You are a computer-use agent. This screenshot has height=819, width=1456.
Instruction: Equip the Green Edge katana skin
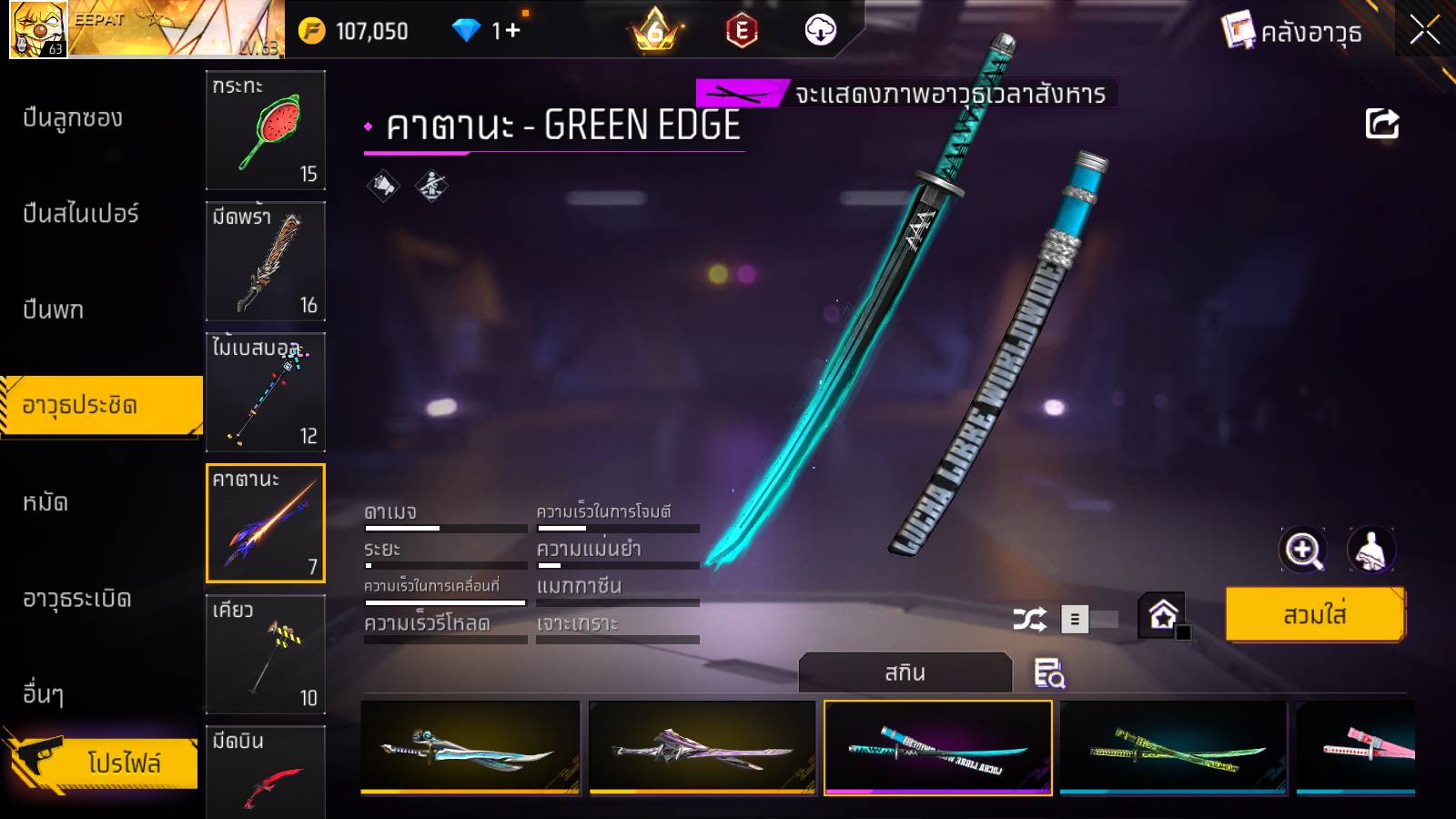1315,615
